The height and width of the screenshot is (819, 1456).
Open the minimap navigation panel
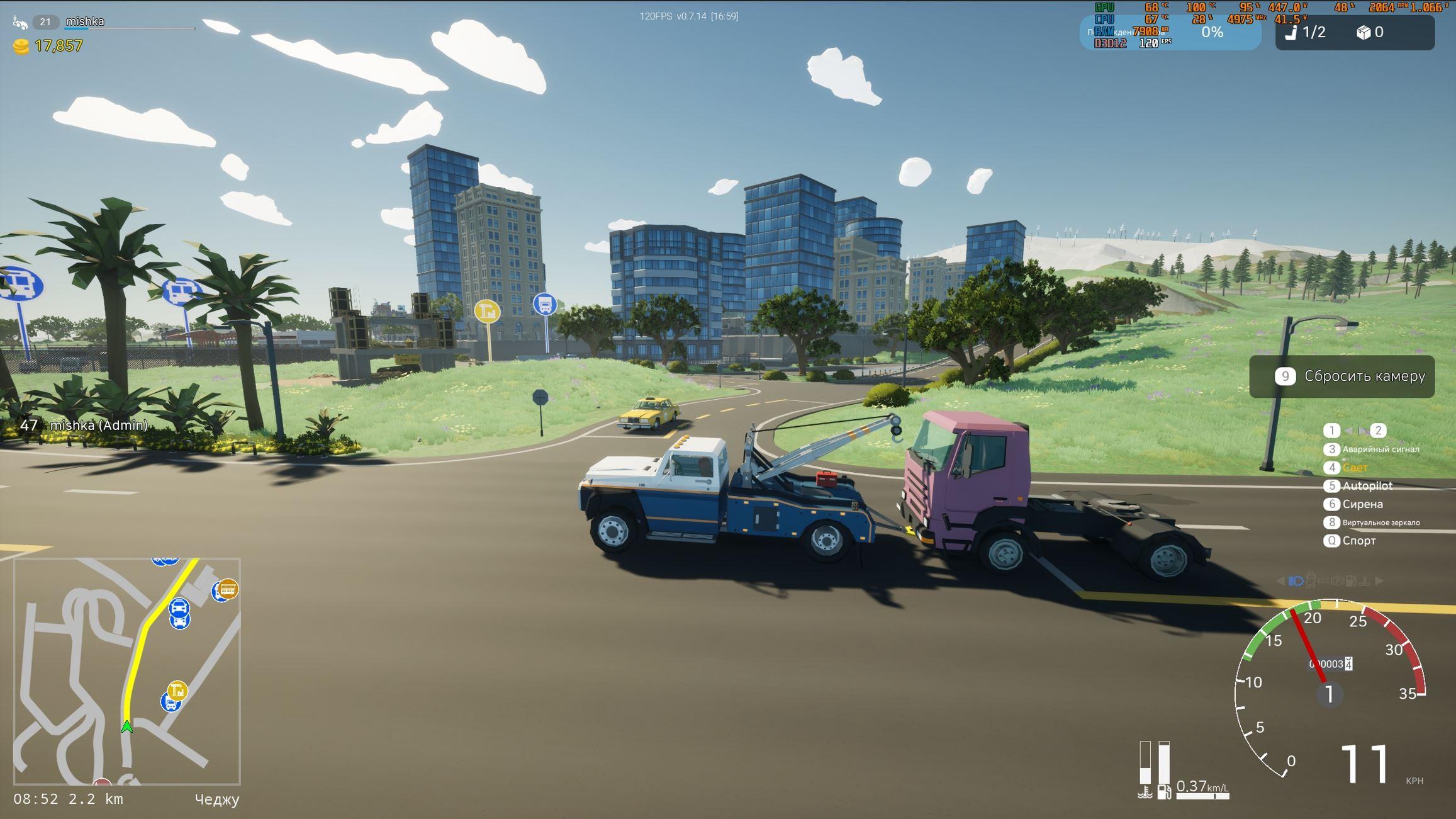pyautogui.click(x=126, y=671)
